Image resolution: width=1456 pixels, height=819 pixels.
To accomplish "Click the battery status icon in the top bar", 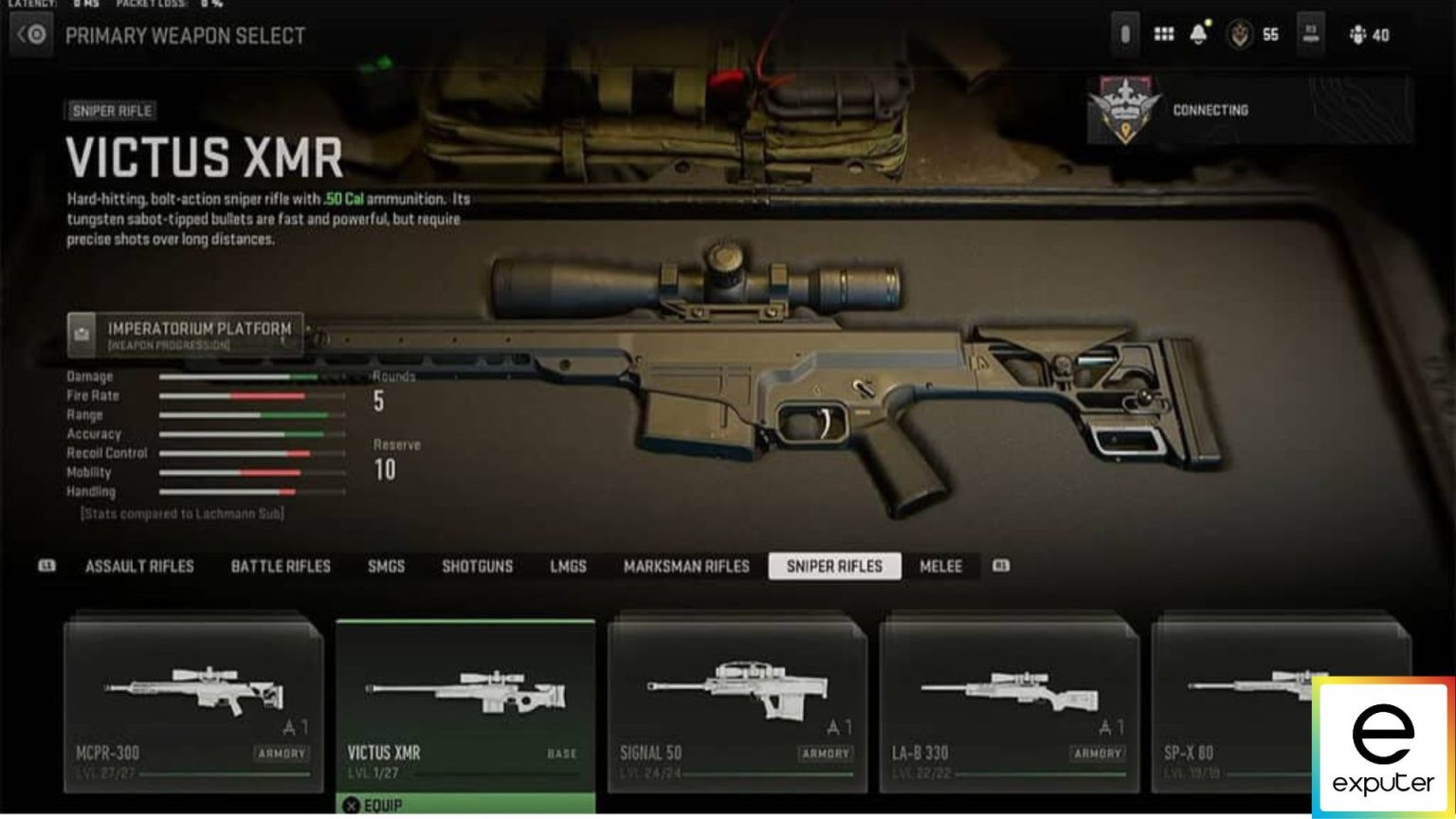I will (x=1124, y=34).
